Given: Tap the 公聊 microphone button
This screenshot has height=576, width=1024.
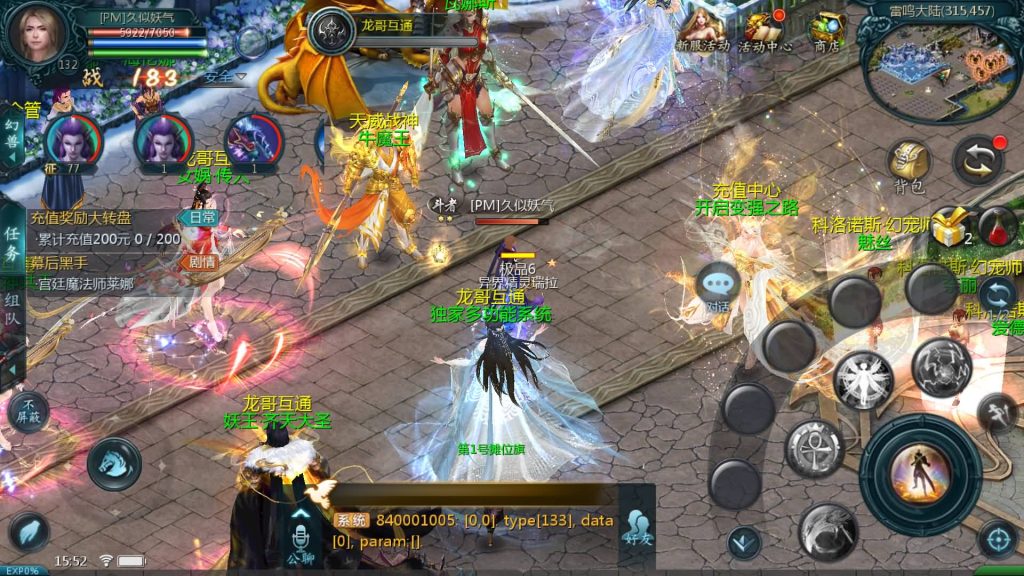Looking at the screenshot, I should coord(300,535).
